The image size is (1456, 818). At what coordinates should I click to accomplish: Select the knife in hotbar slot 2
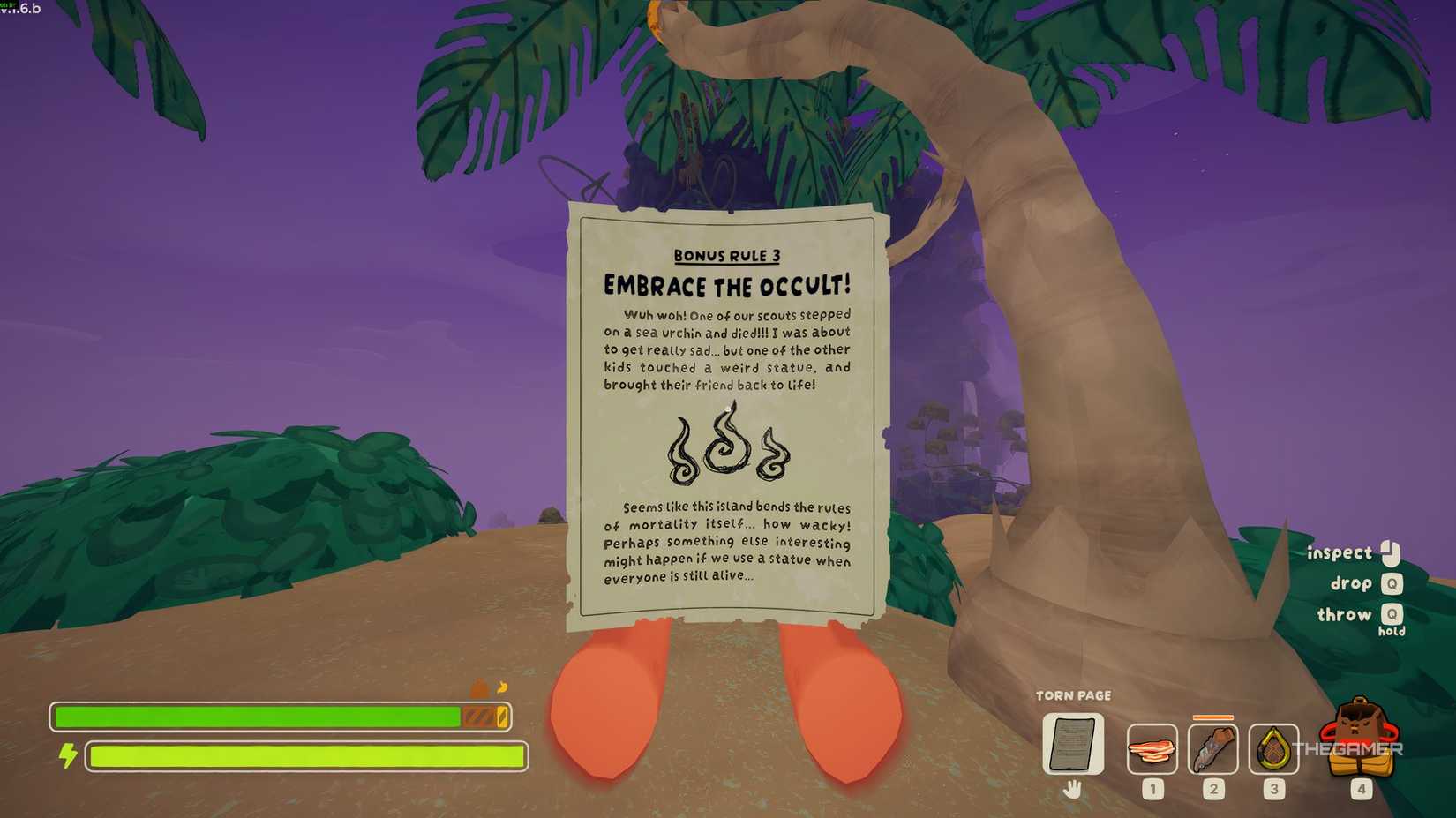pyautogui.click(x=1212, y=749)
